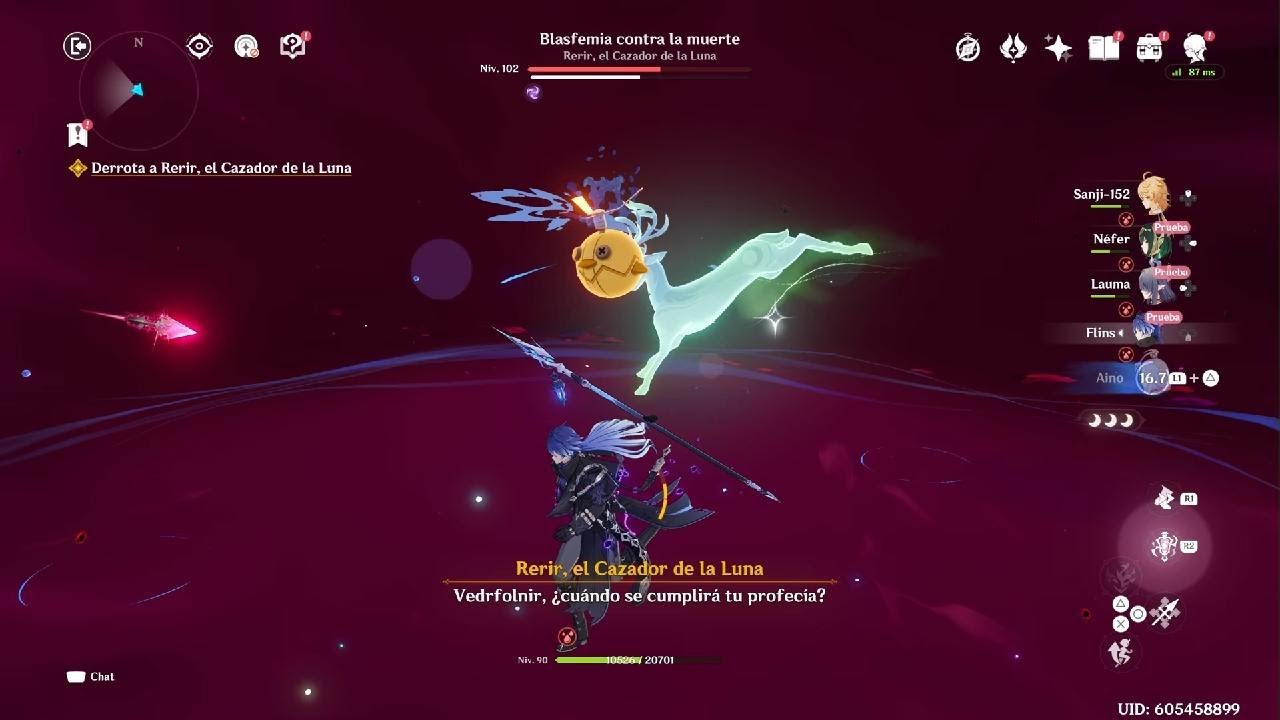Open the backpack inventory icon
Viewport: 1280px width, 720px height.
tap(1149, 48)
